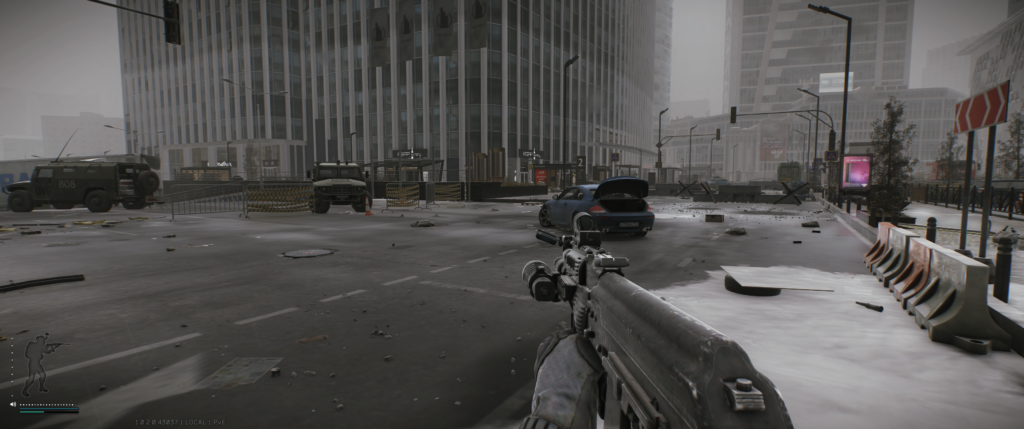Click the soldier stance silhouette icon
The height and width of the screenshot is (429, 1024).
(39, 364)
